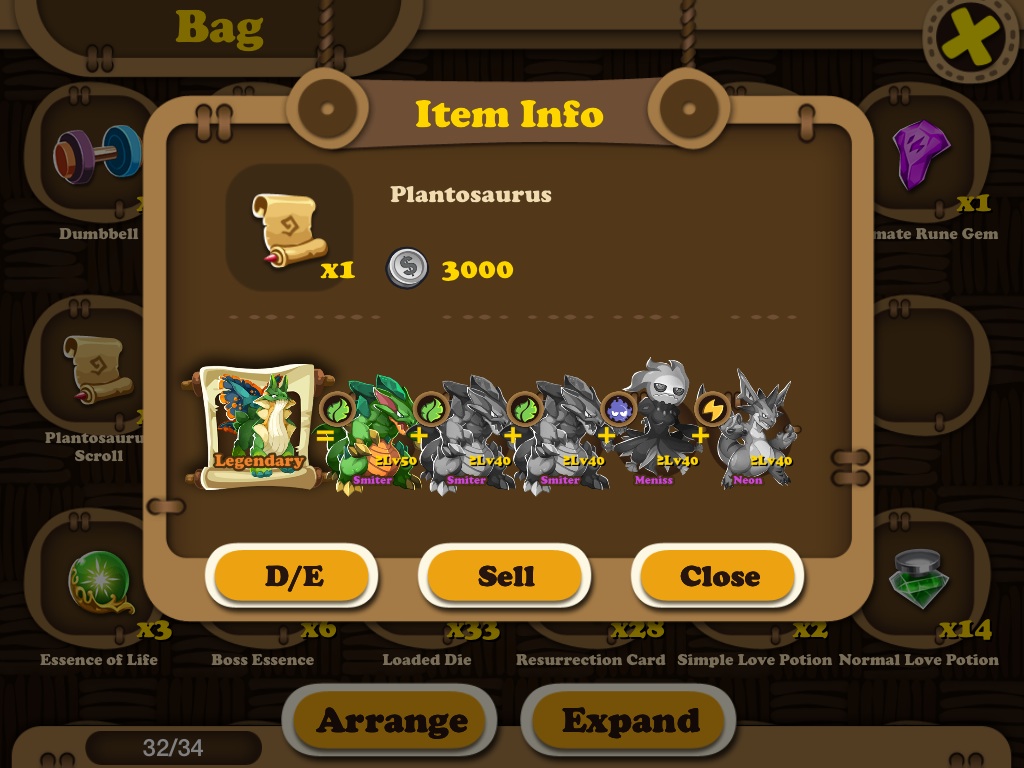This screenshot has width=1024, height=768.
Task: Close the Item Info dialog
Action: pos(719,576)
